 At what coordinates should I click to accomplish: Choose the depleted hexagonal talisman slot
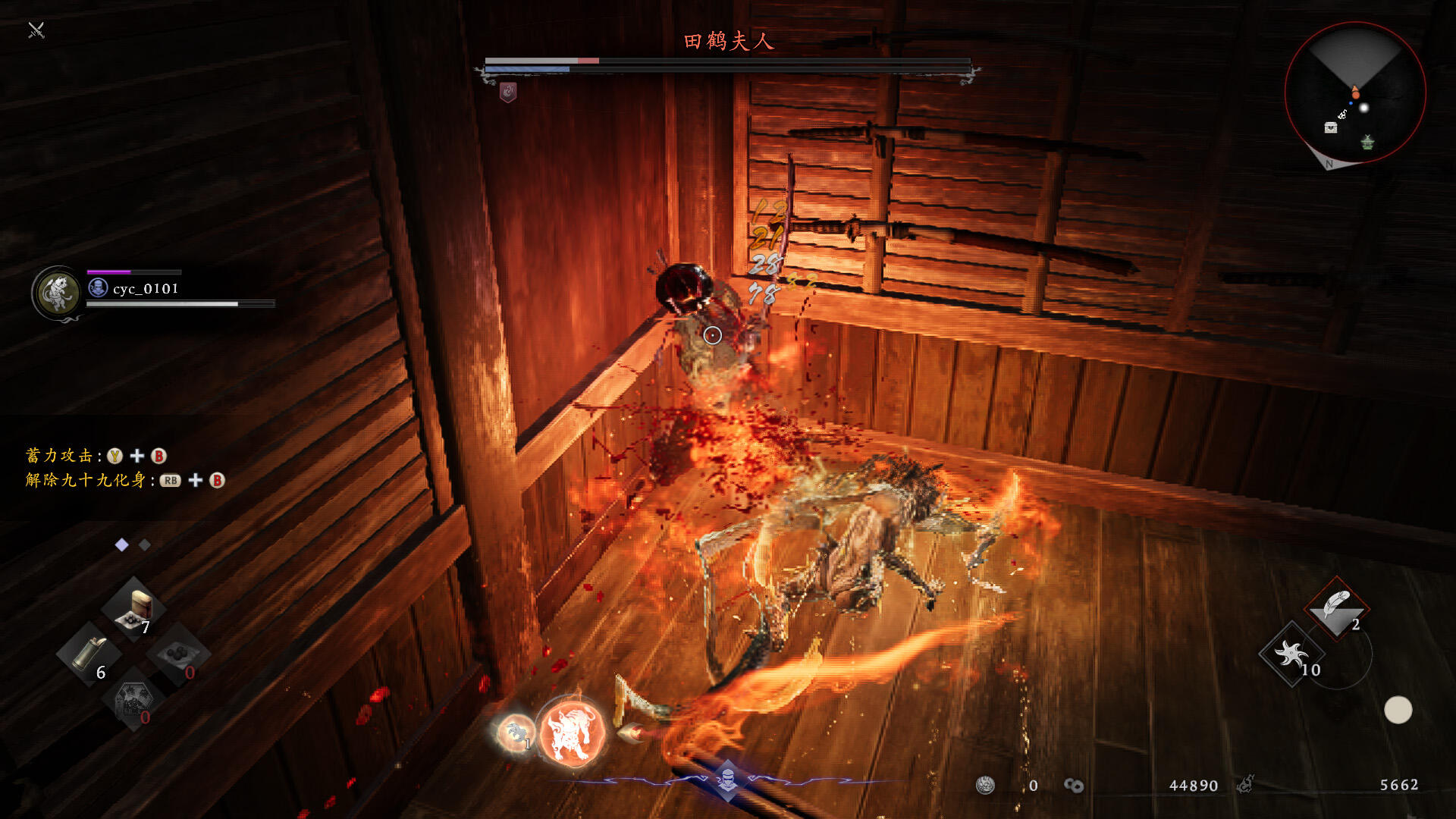[x=133, y=699]
